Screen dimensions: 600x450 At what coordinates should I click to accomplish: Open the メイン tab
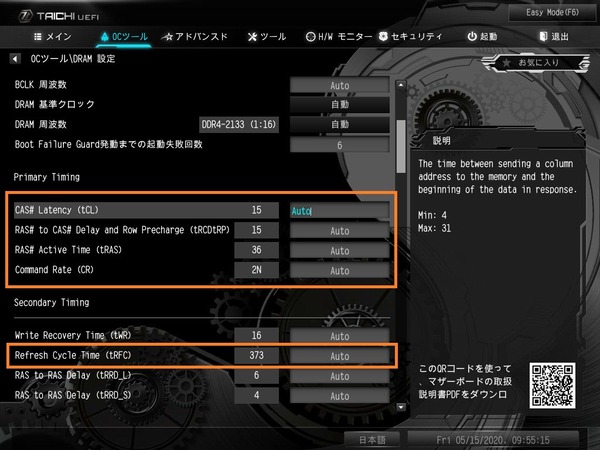coord(45,37)
